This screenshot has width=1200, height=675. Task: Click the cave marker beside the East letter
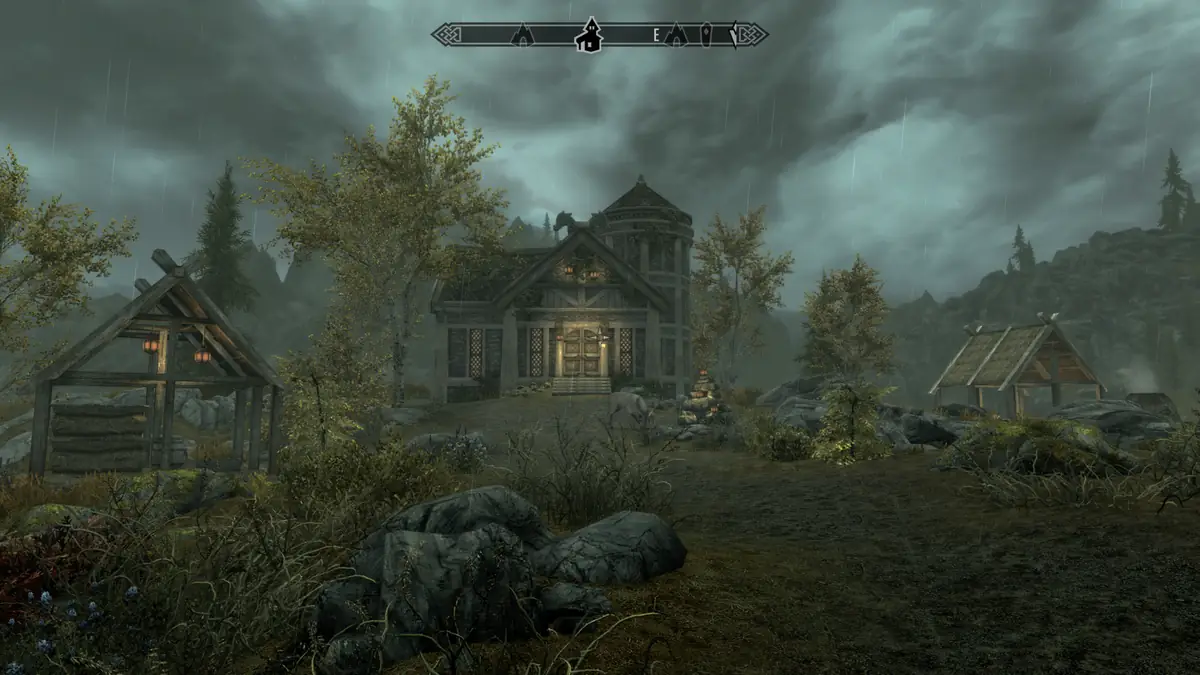(676, 36)
